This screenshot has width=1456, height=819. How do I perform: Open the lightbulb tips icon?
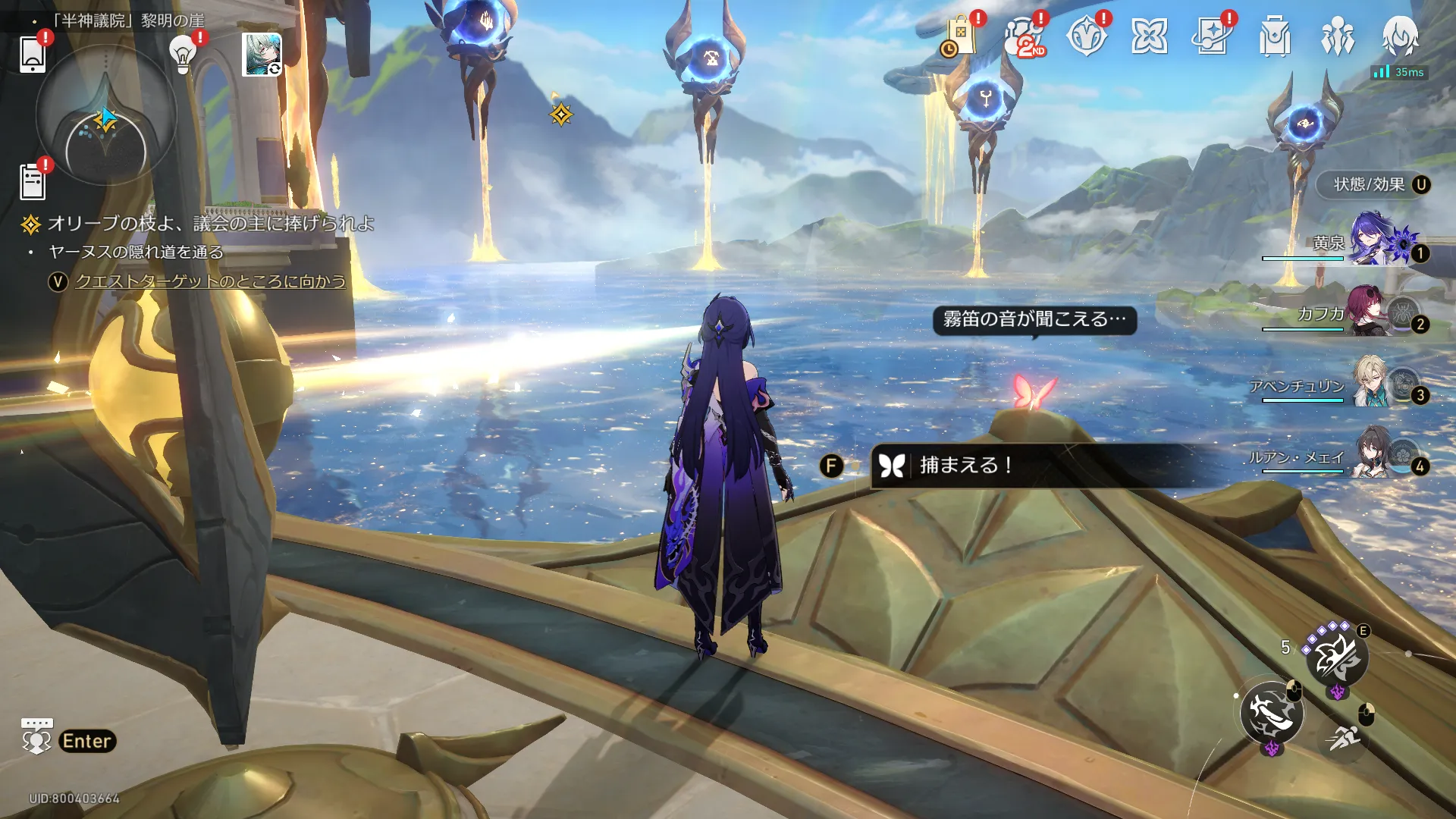[183, 54]
